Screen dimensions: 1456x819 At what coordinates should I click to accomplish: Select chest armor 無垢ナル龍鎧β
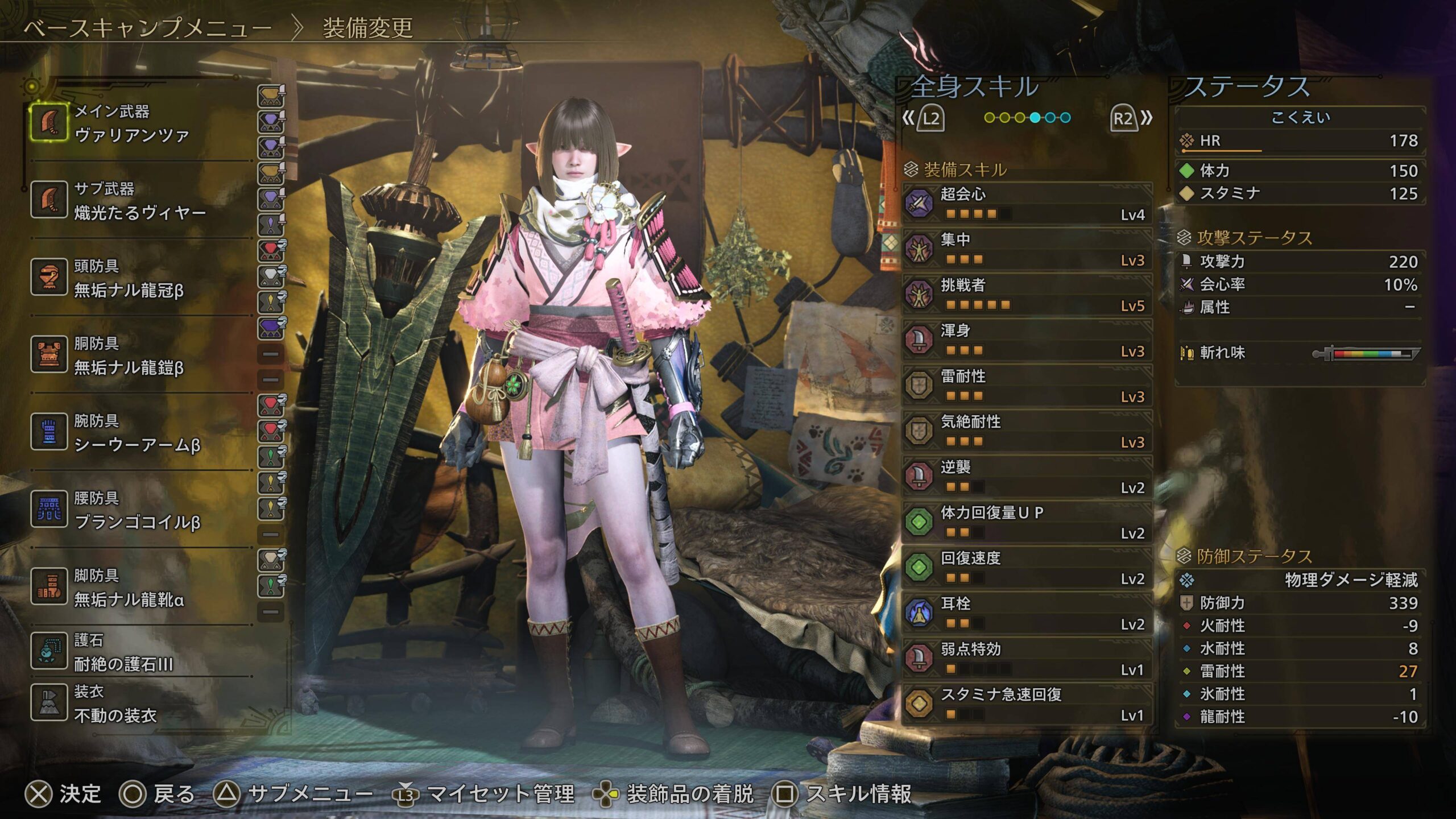[136, 355]
